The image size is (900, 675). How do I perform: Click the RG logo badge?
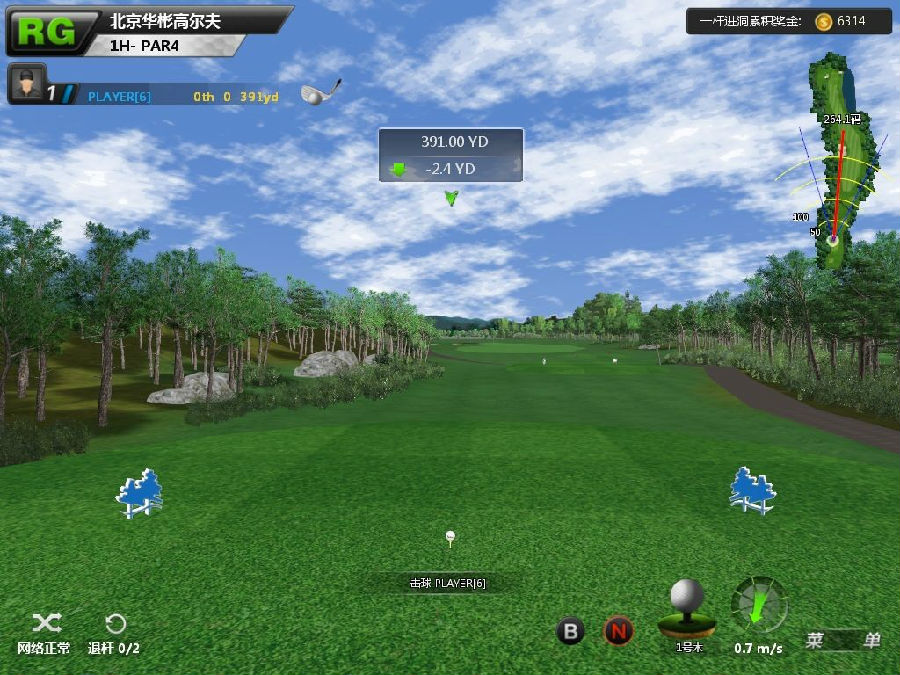pos(45,32)
